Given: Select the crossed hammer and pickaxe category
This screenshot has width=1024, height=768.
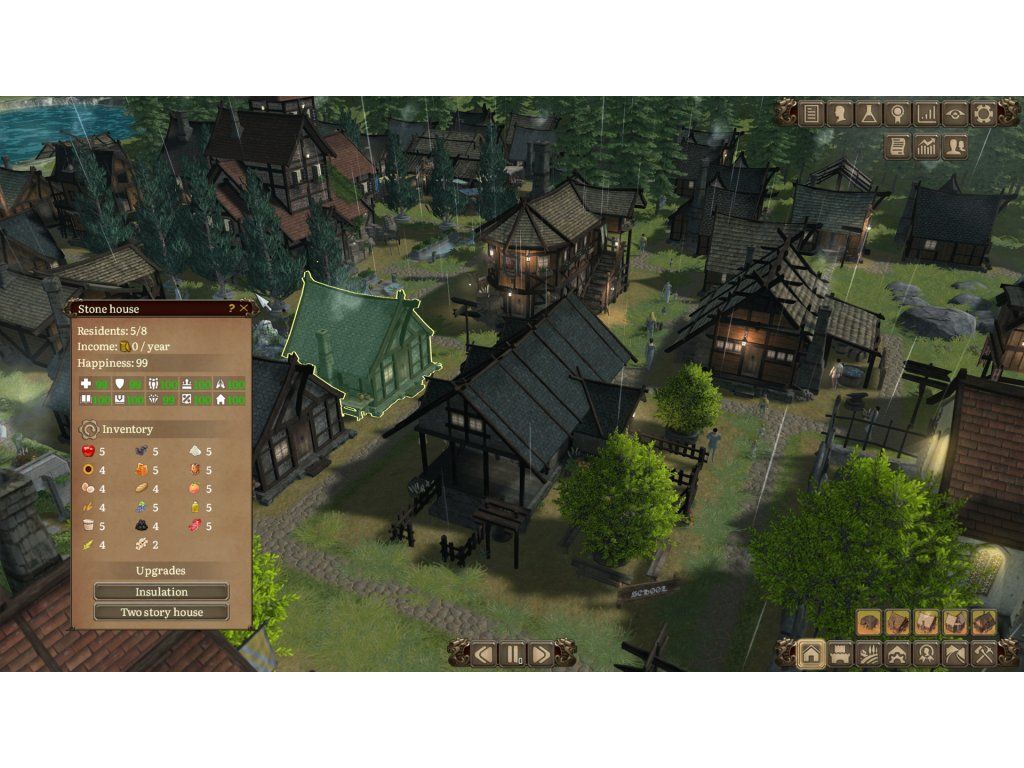Looking at the screenshot, I should coord(984,654).
